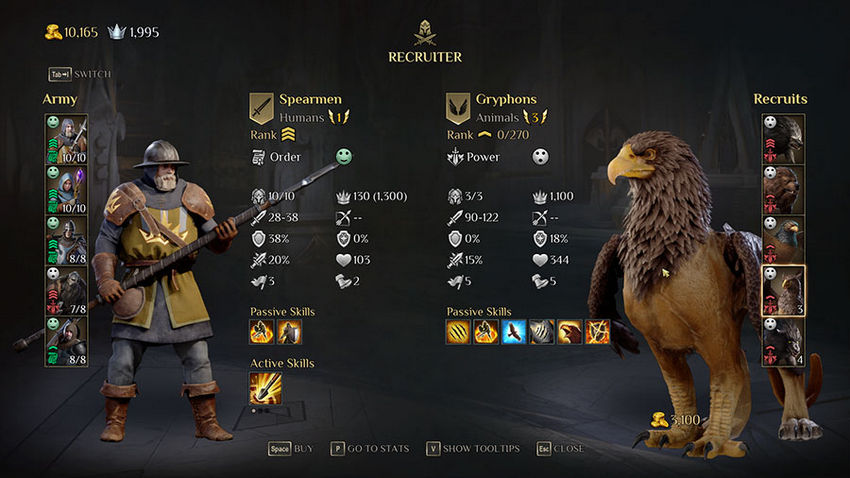Image resolution: width=850 pixels, height=478 pixels.
Task: Inspect the Gryphons claw slash passive skill
Action: 459,331
